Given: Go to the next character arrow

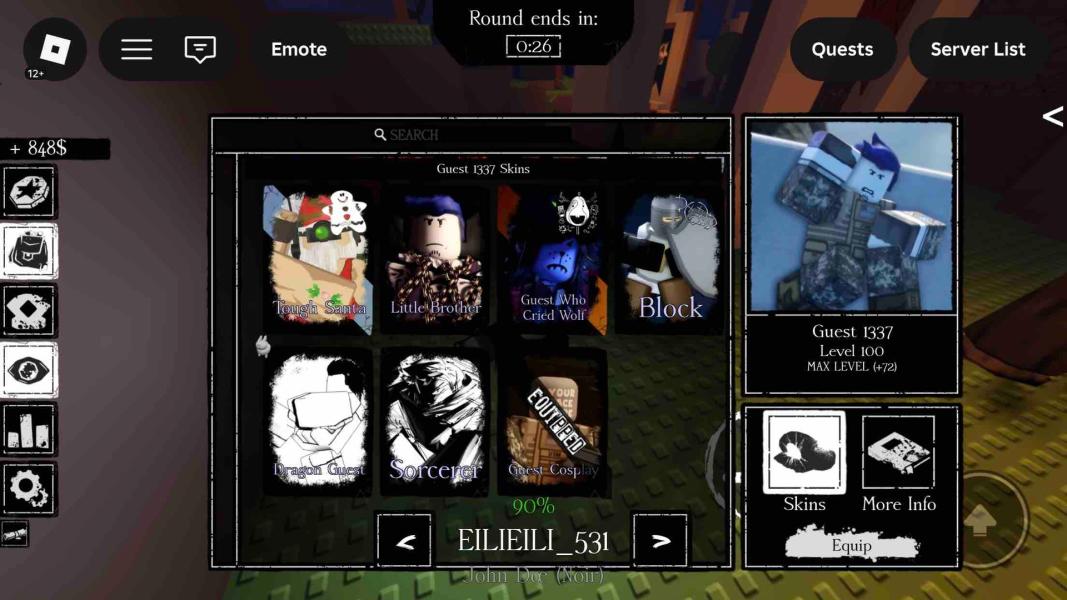Looking at the screenshot, I should (x=660, y=541).
